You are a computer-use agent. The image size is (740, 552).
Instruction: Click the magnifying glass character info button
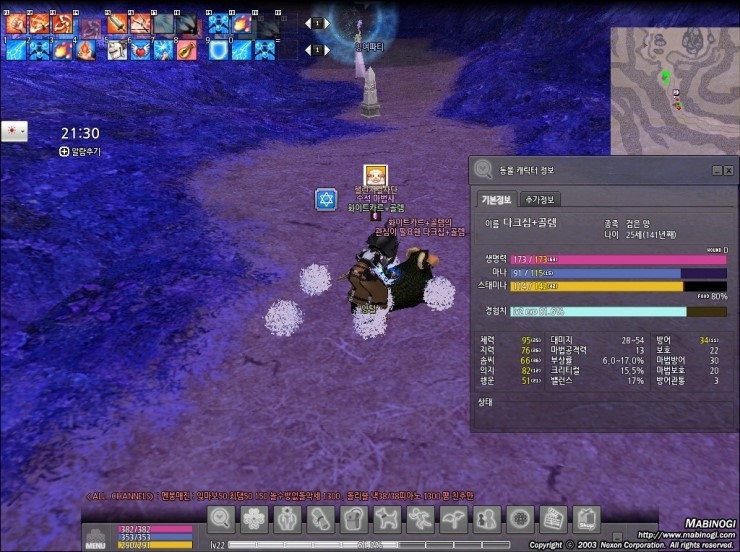(x=222, y=519)
